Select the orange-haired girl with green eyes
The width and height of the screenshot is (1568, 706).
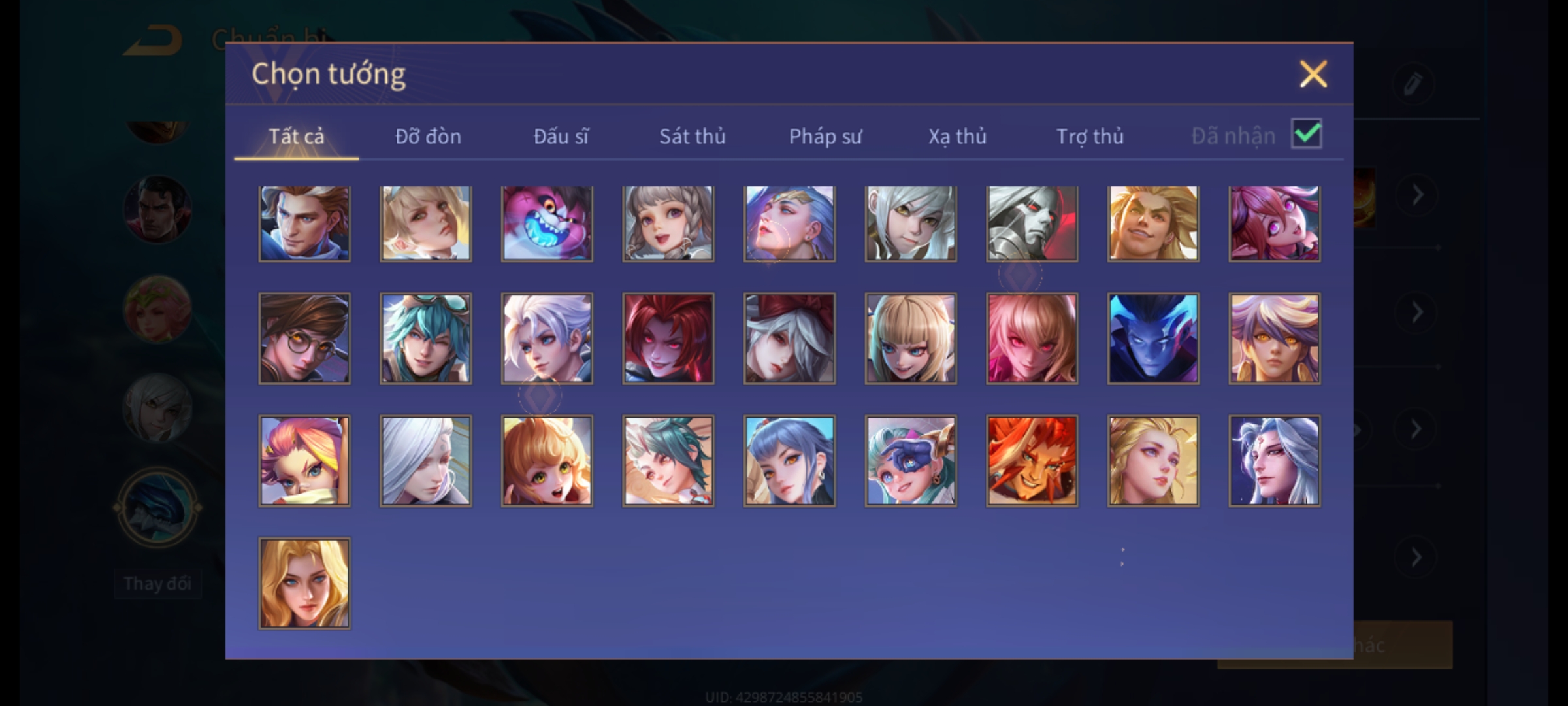pos(547,461)
